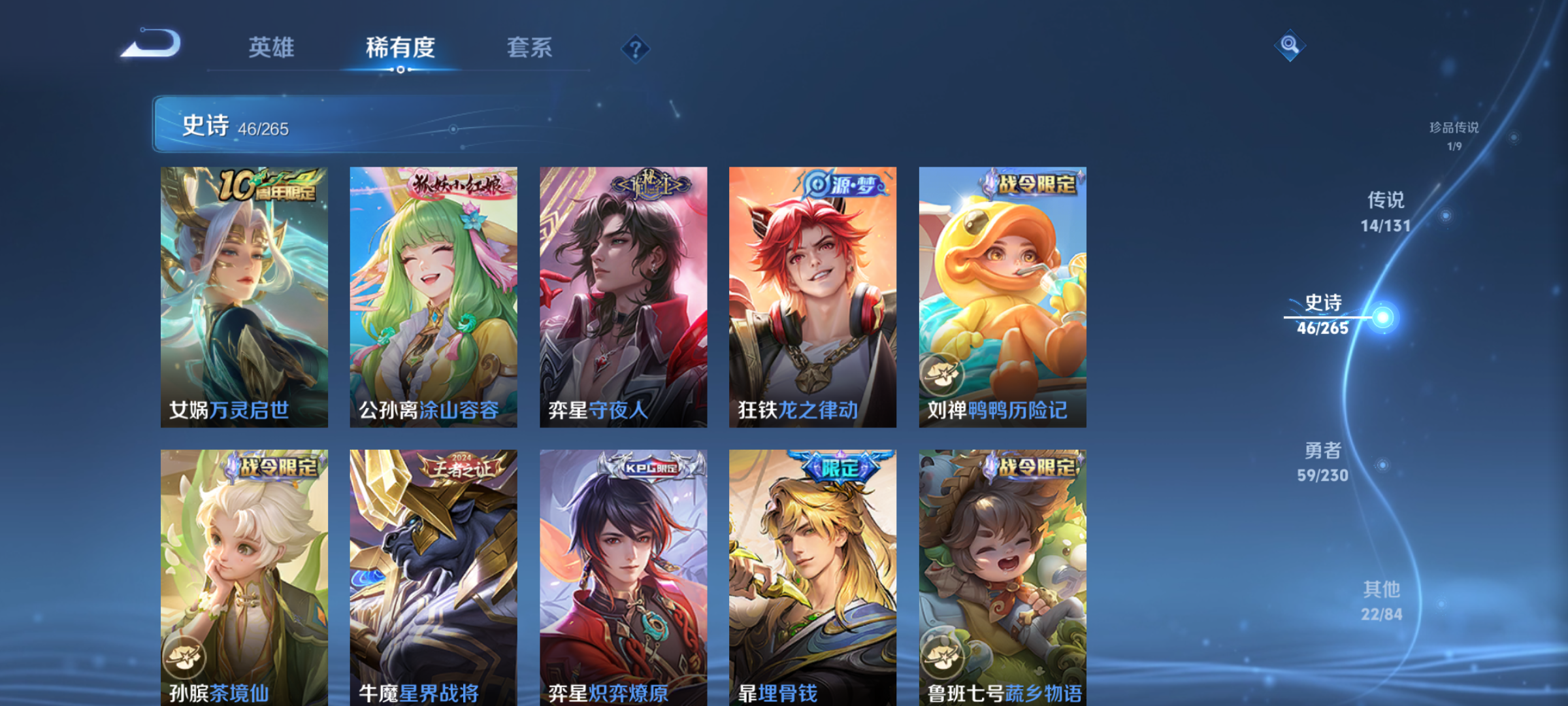
Task: Select the 史诗 46/265 rarity marker
Action: [x=1324, y=315]
